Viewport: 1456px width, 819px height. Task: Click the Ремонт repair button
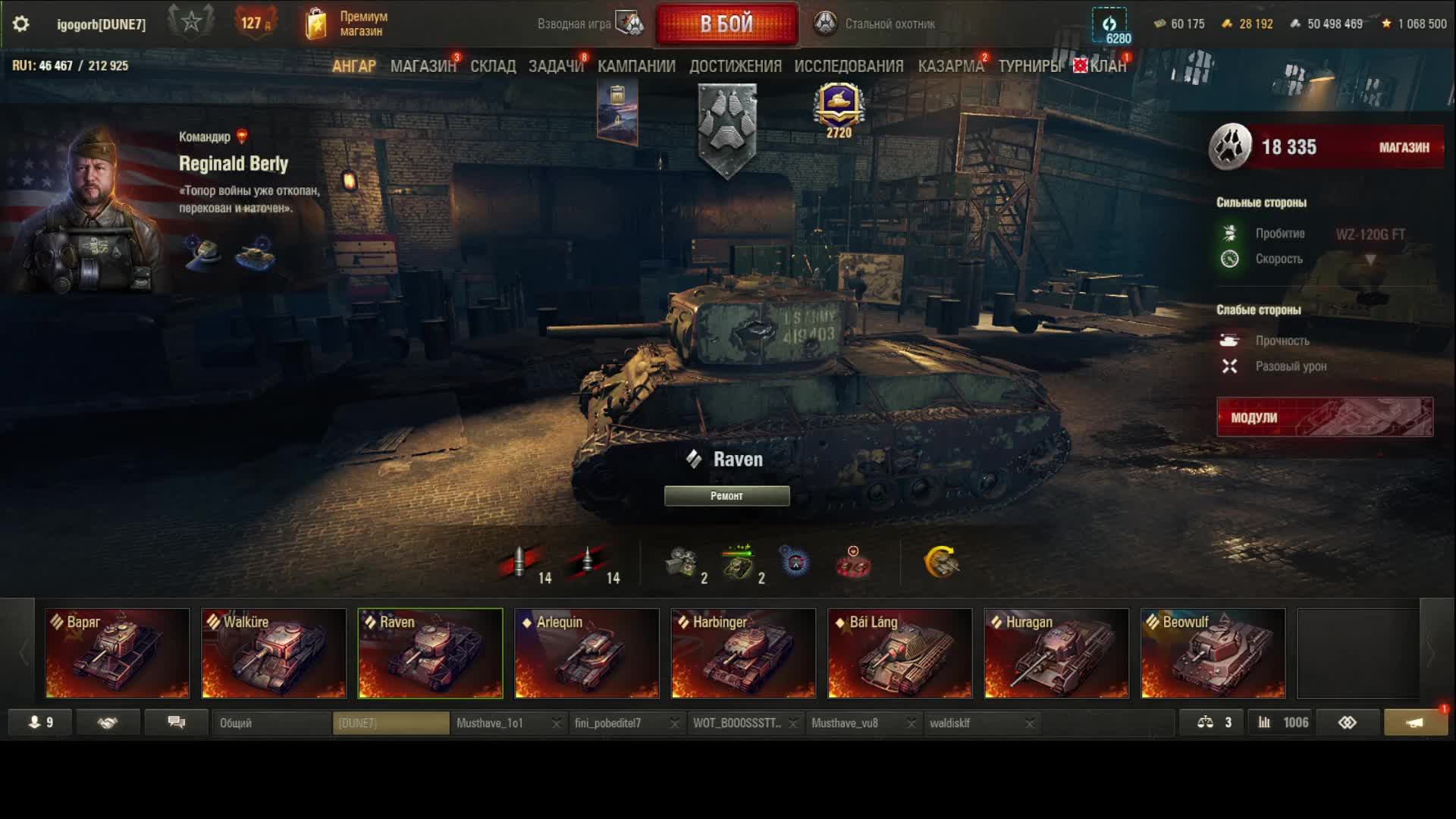click(726, 496)
